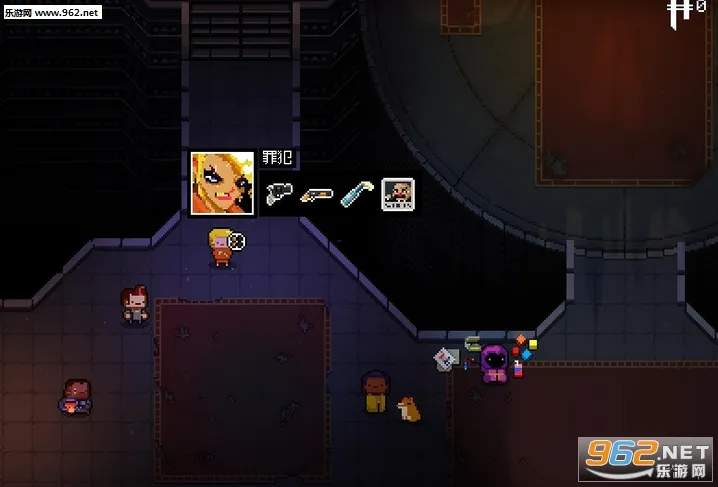Click the revolver pistol starting weapon icon

(278, 194)
